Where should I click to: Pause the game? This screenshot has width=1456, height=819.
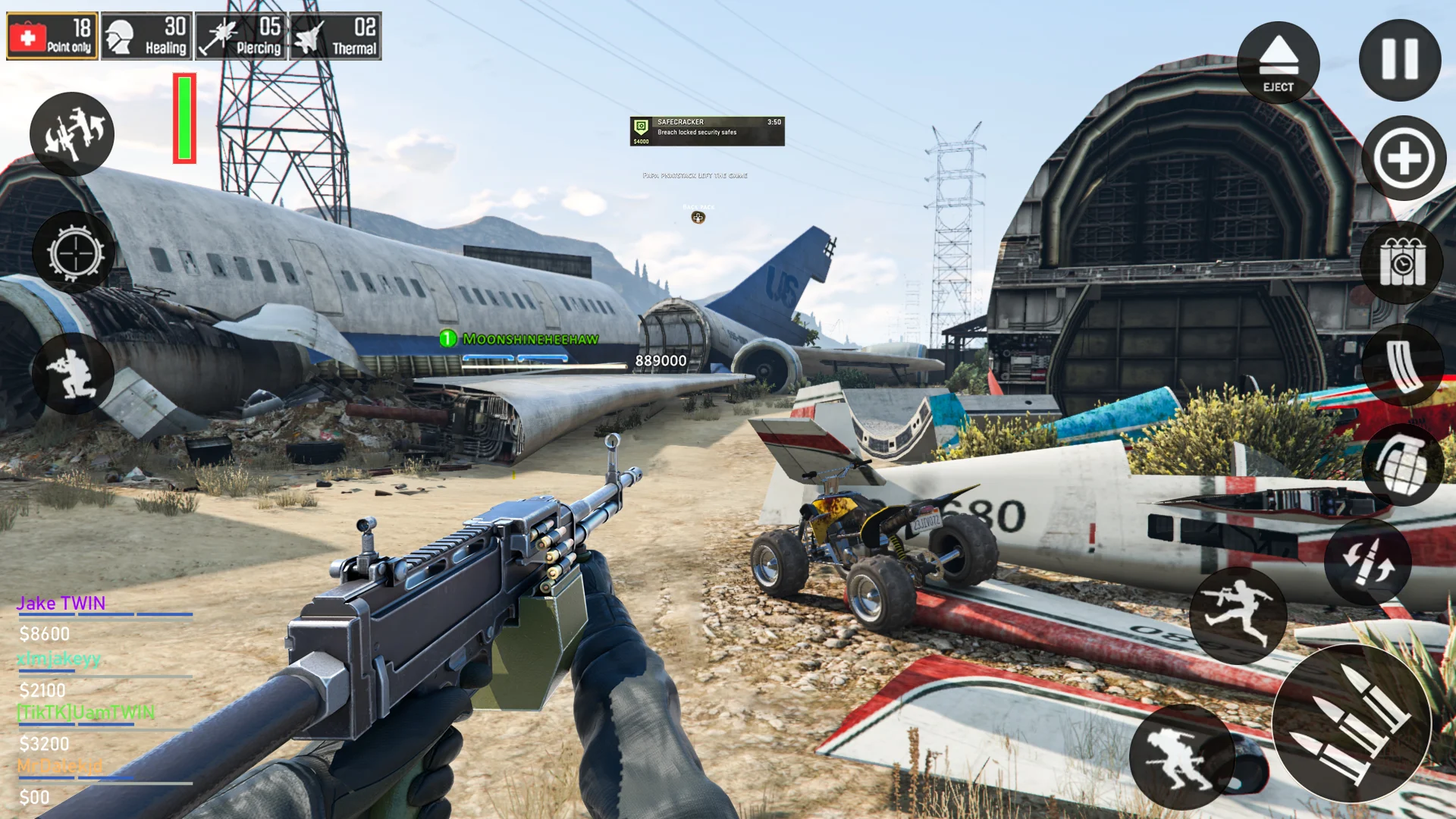pyautogui.click(x=1399, y=60)
